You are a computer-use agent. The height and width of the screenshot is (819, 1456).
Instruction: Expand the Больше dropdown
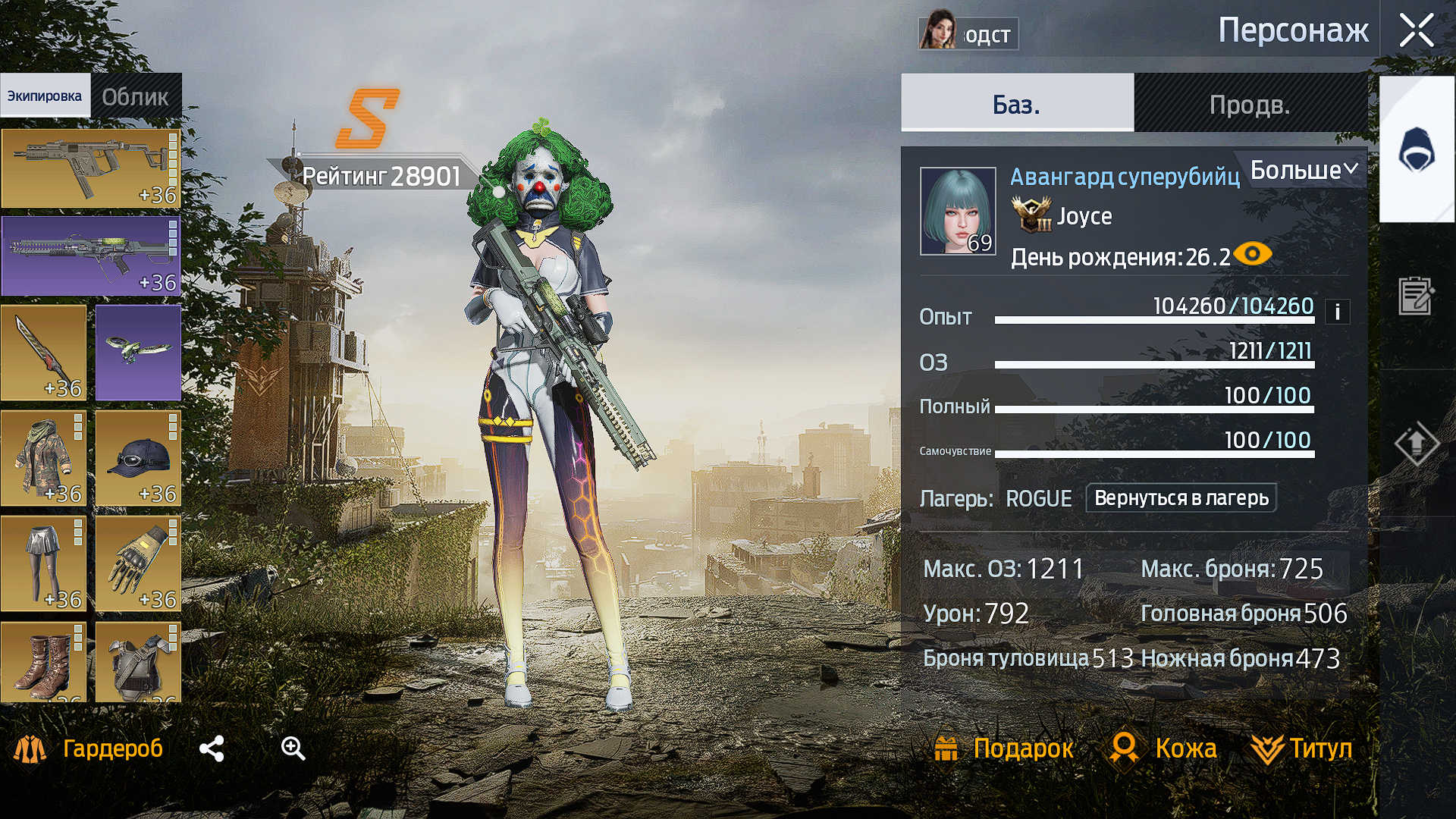coord(1303,170)
